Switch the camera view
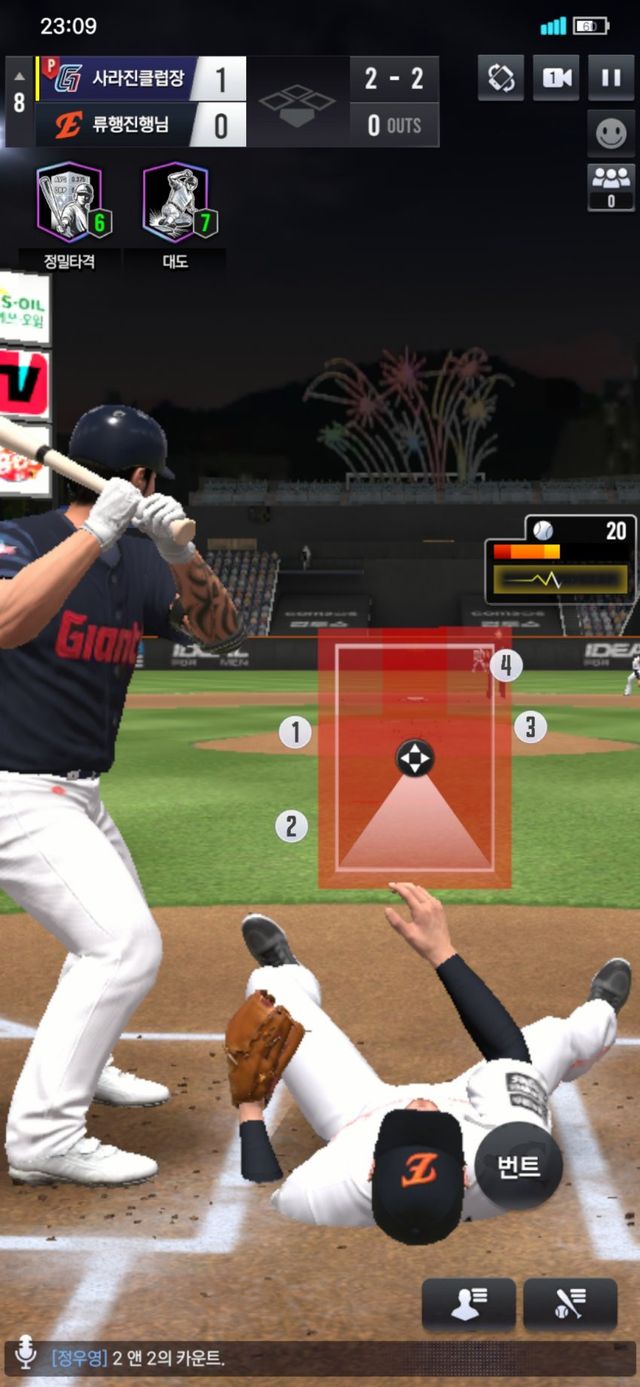Screen dimensions: 640x1387 (x=555, y=78)
